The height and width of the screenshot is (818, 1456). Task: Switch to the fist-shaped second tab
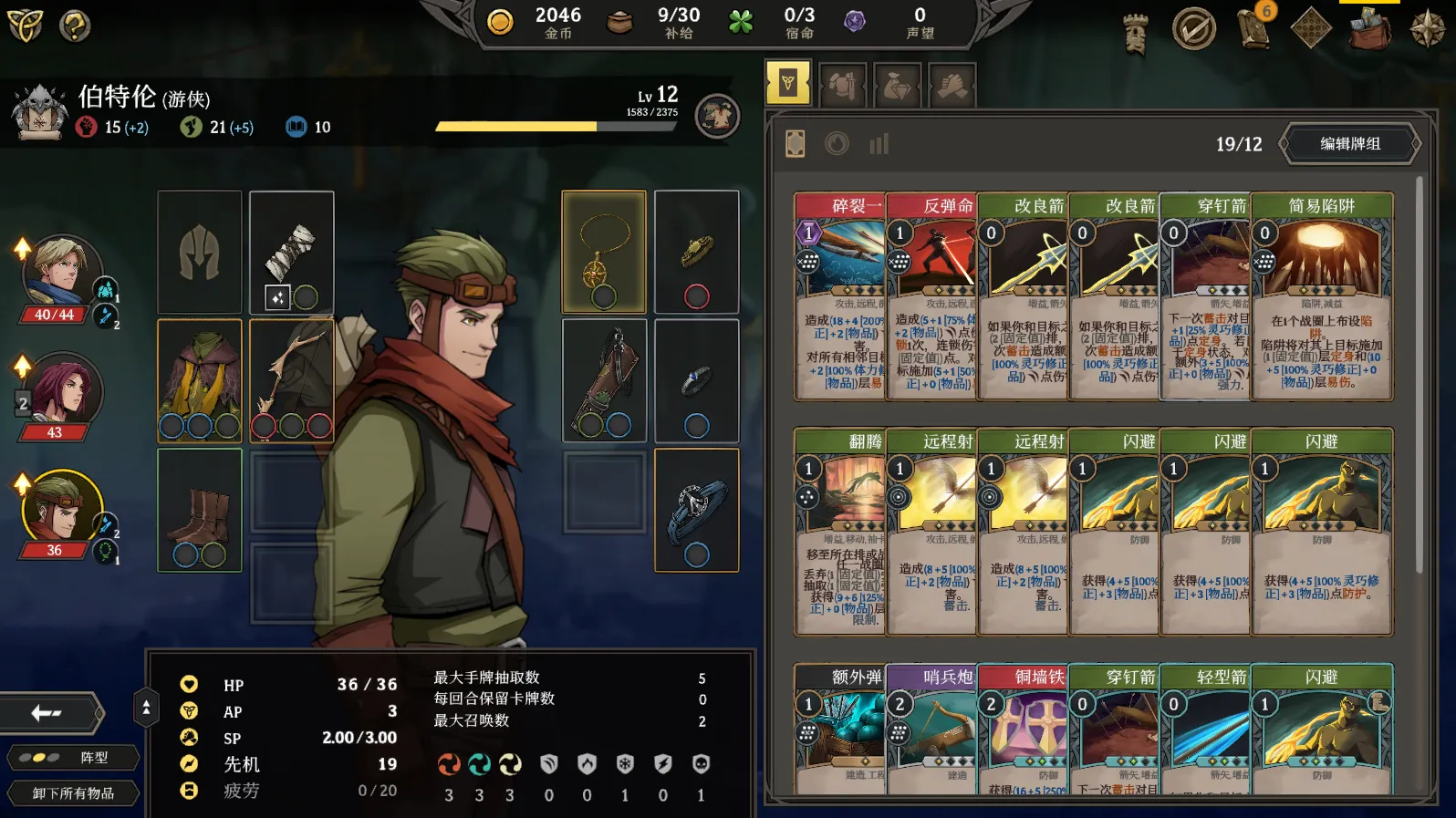[x=842, y=86]
